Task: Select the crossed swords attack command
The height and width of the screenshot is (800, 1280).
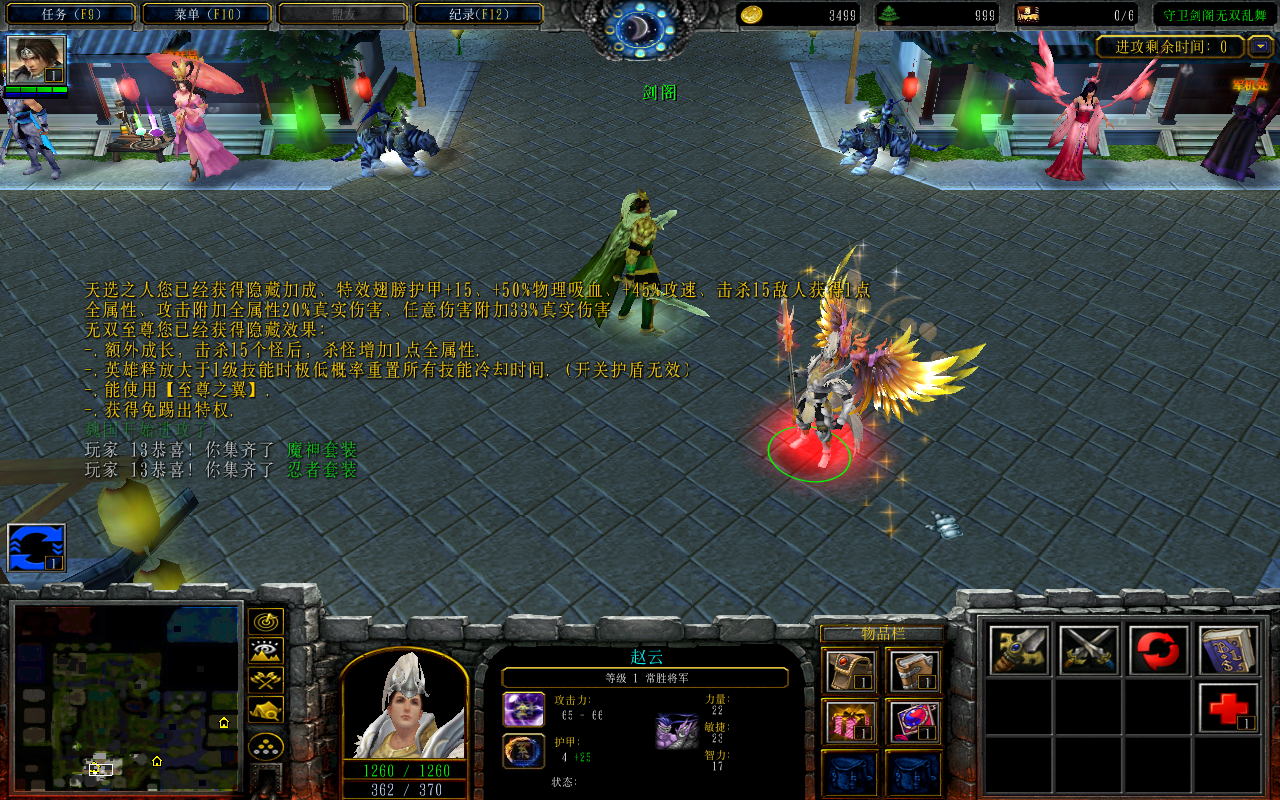Action: point(1089,650)
